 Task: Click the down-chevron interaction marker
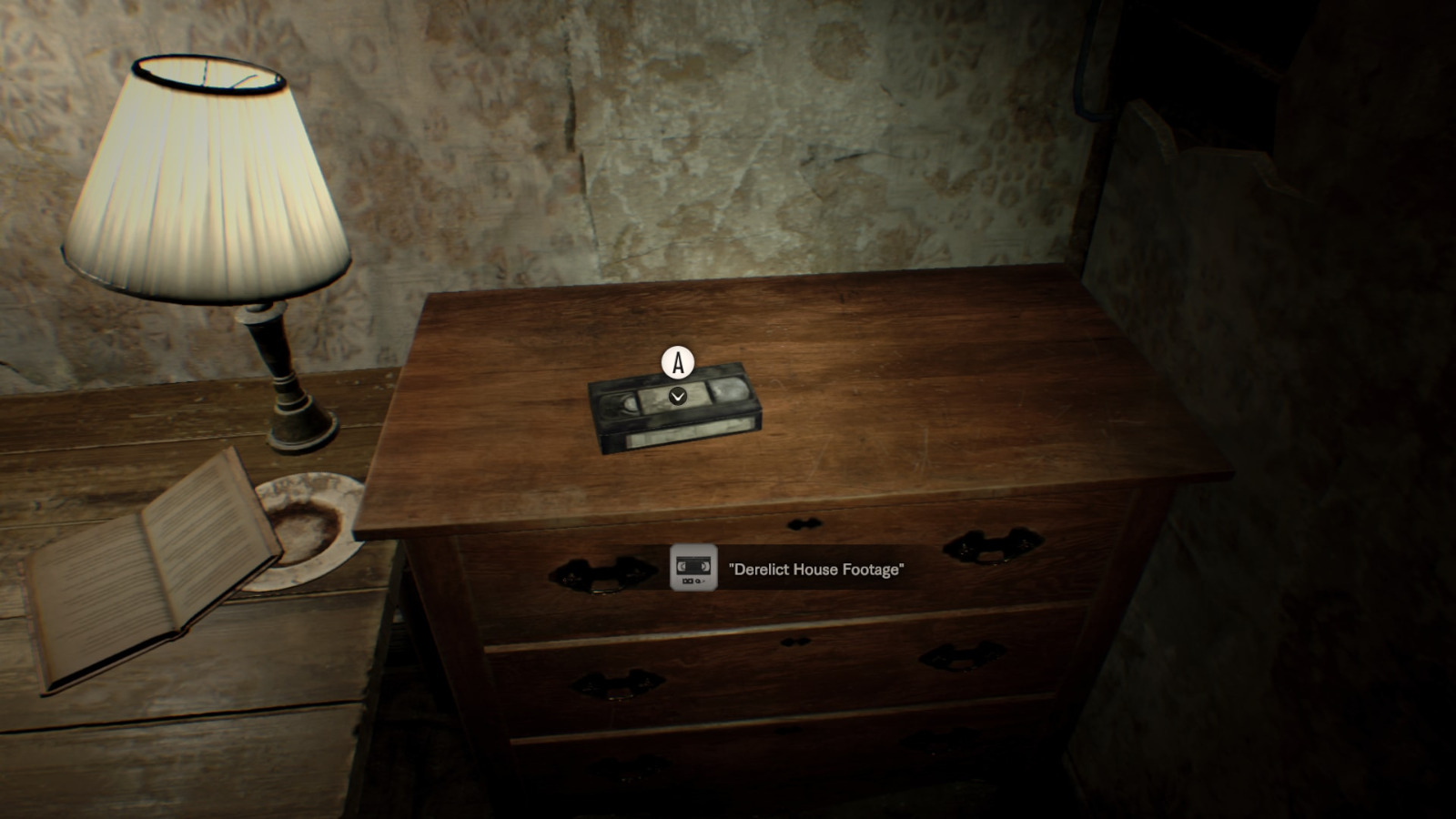(677, 396)
